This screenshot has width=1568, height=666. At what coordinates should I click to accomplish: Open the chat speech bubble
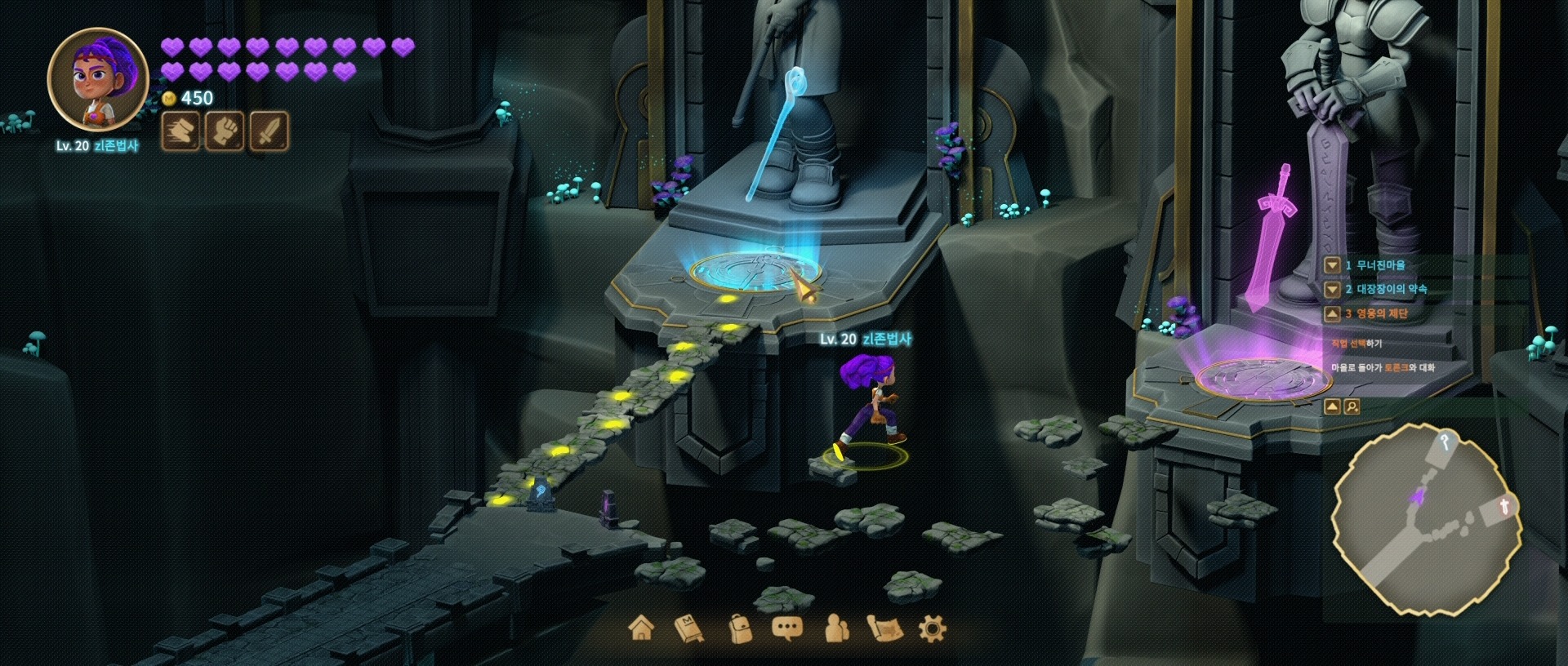pyautogui.click(x=786, y=628)
